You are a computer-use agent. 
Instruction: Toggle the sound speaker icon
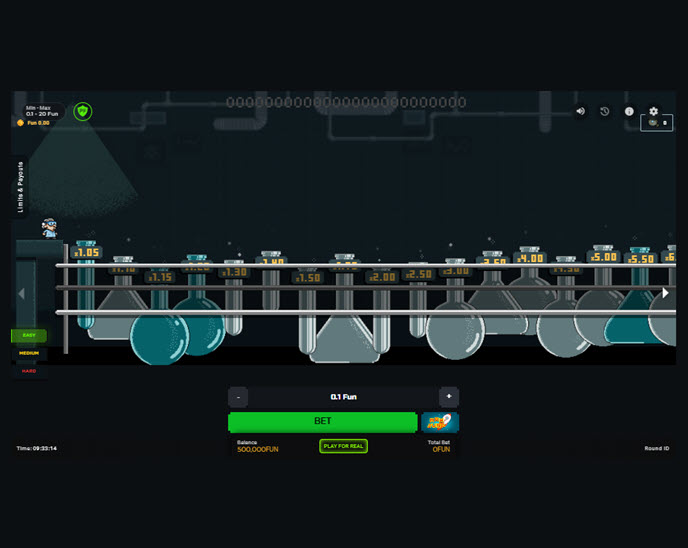[x=580, y=112]
